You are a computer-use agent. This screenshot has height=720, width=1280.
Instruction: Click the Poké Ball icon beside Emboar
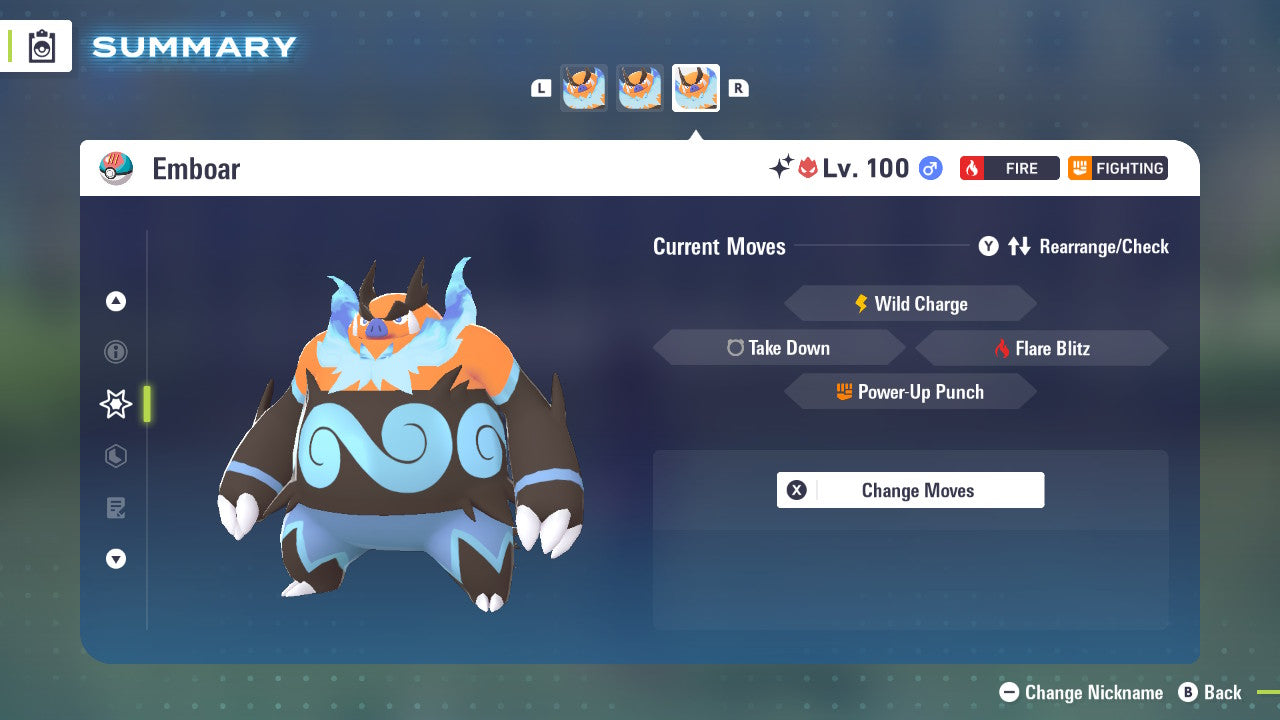115,168
